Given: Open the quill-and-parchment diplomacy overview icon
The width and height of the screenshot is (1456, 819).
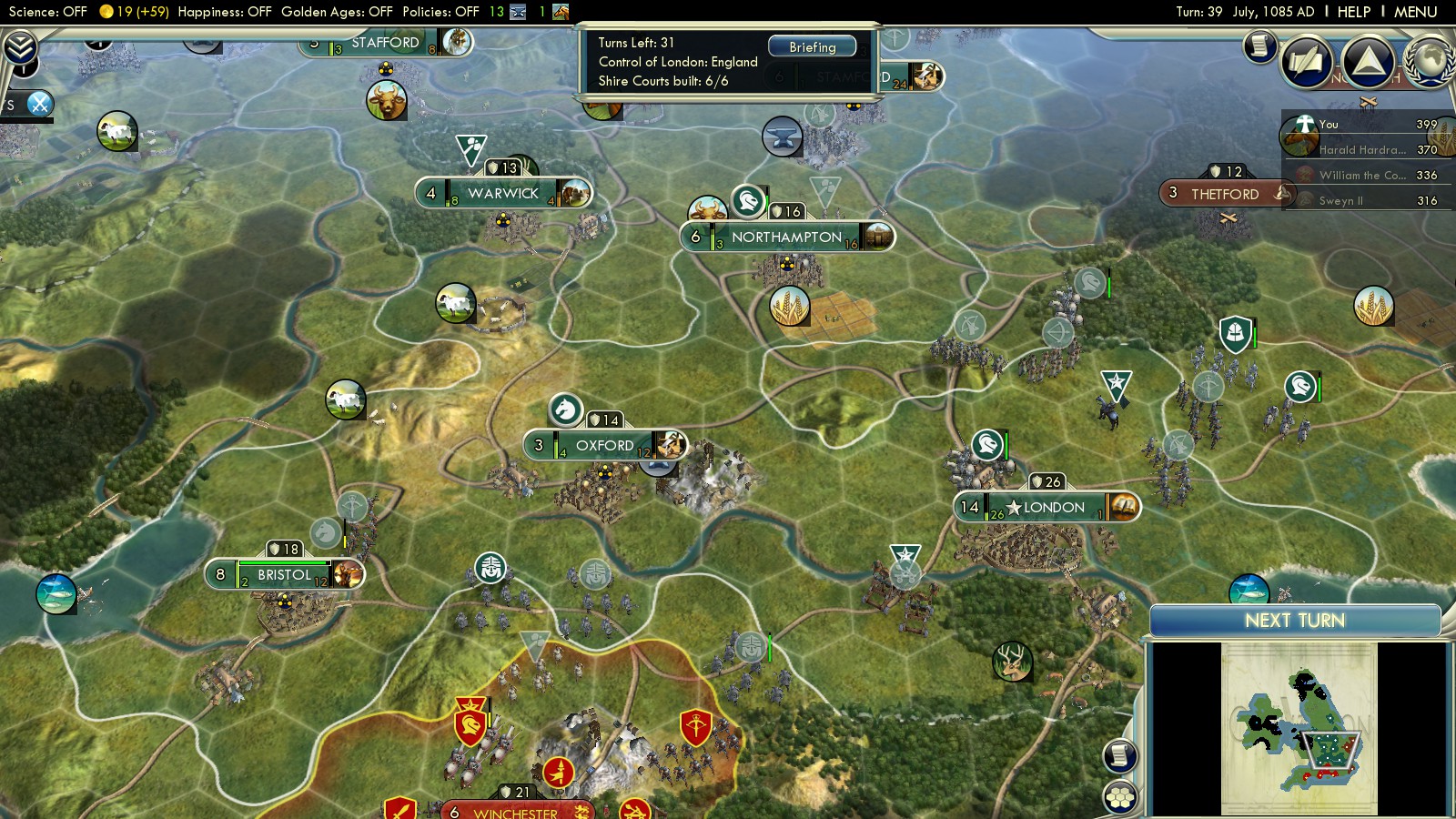Looking at the screenshot, I should 1307,61.
